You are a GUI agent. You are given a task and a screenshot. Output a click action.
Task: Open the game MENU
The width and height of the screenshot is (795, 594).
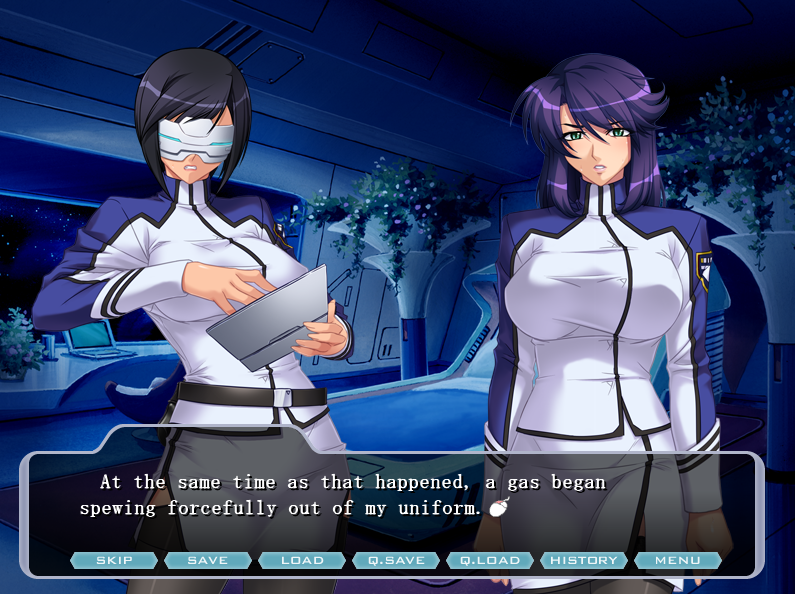point(678,560)
